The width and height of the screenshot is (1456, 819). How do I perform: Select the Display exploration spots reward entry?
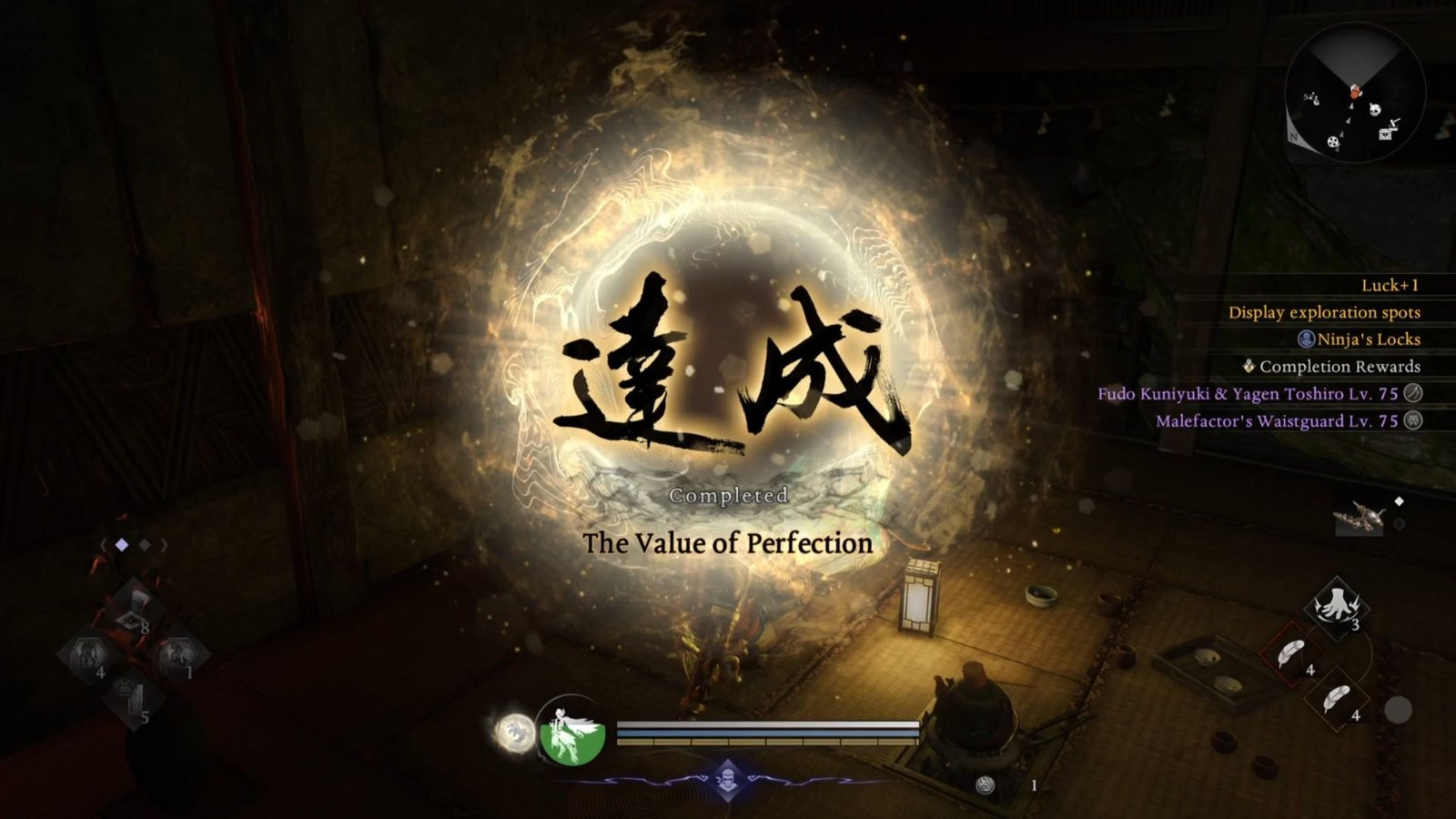1327,312
